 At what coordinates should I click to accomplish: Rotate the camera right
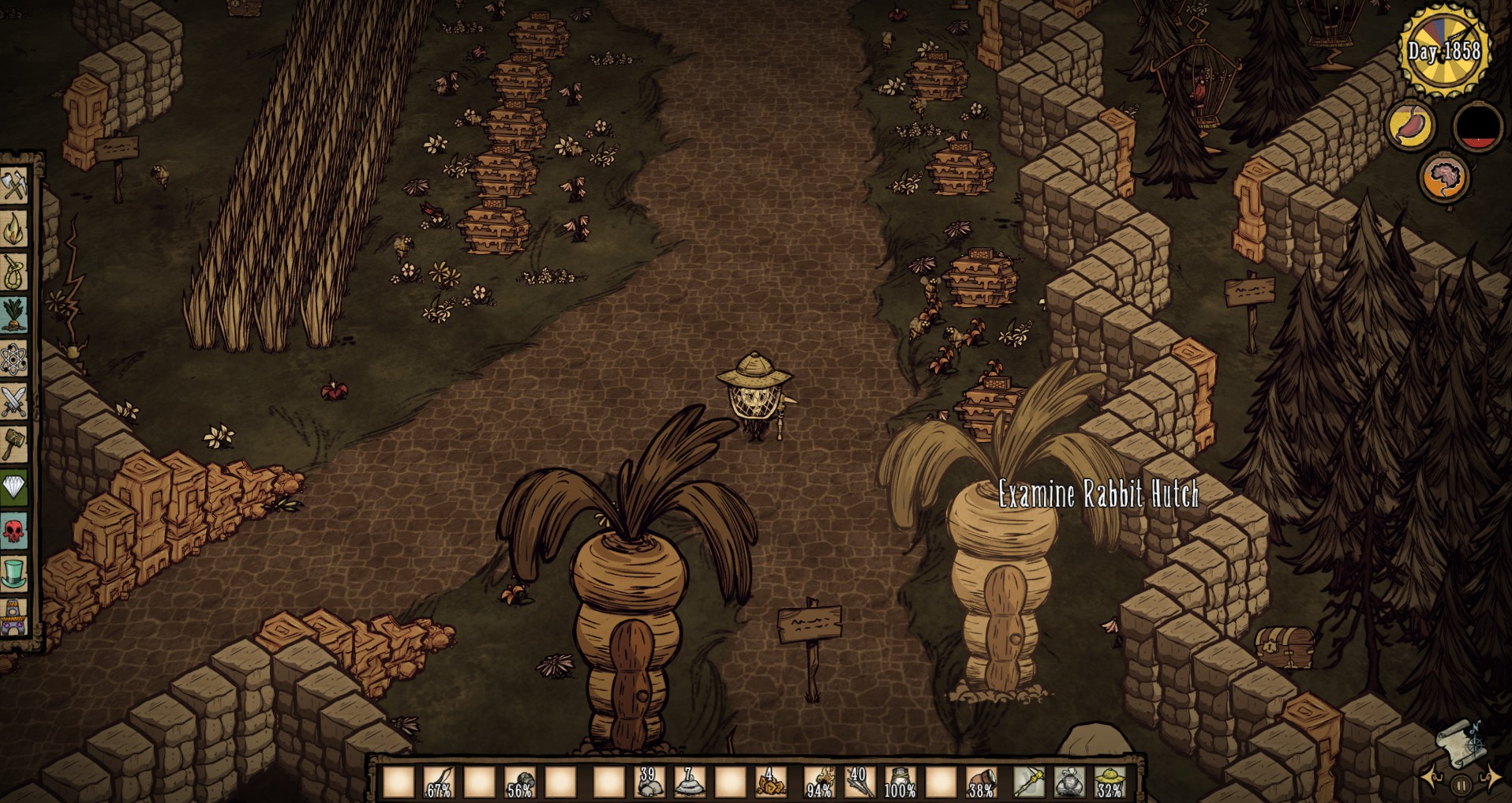click(x=1491, y=778)
